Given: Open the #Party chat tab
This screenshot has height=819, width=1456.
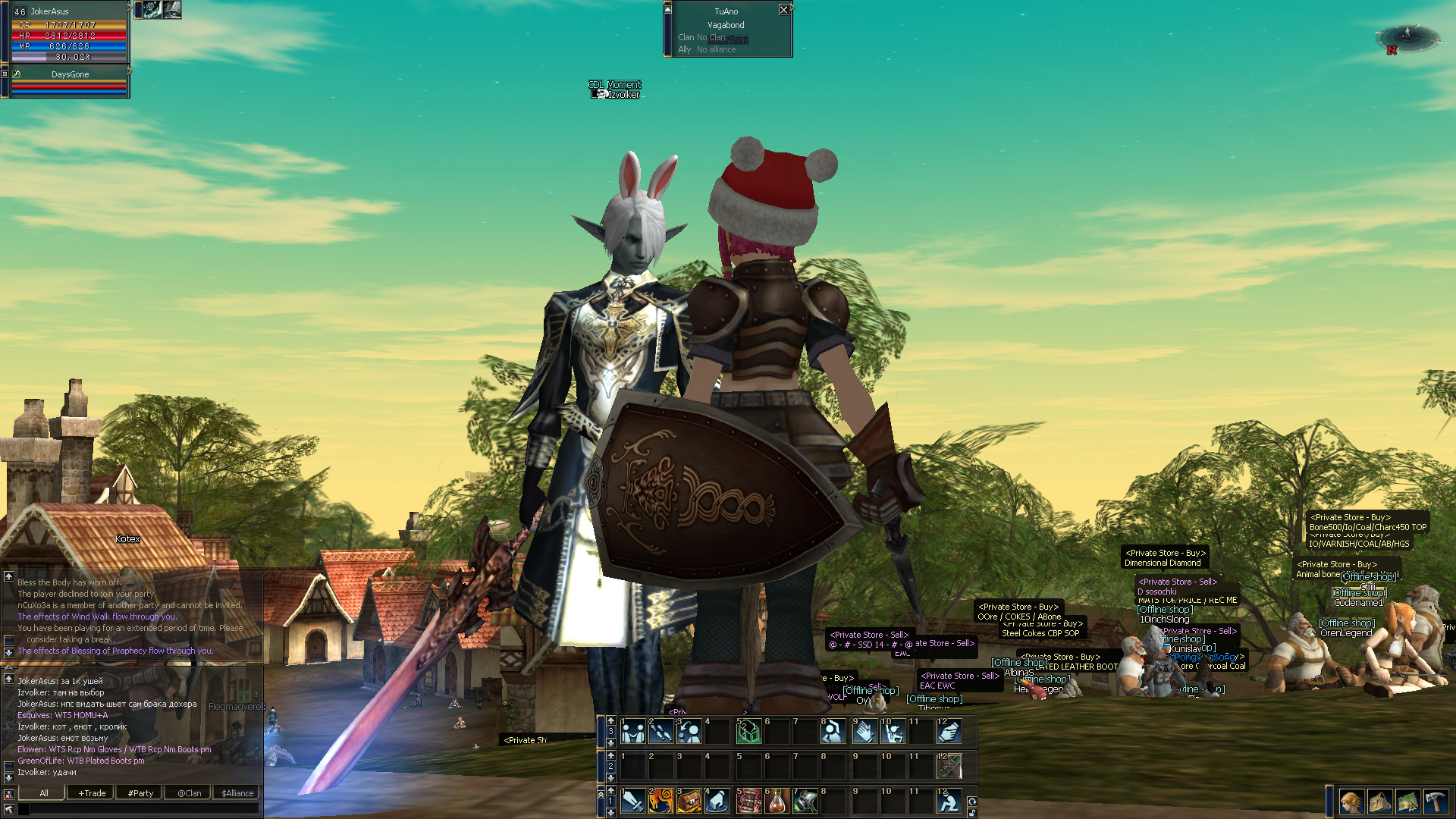Looking at the screenshot, I should pos(140,793).
